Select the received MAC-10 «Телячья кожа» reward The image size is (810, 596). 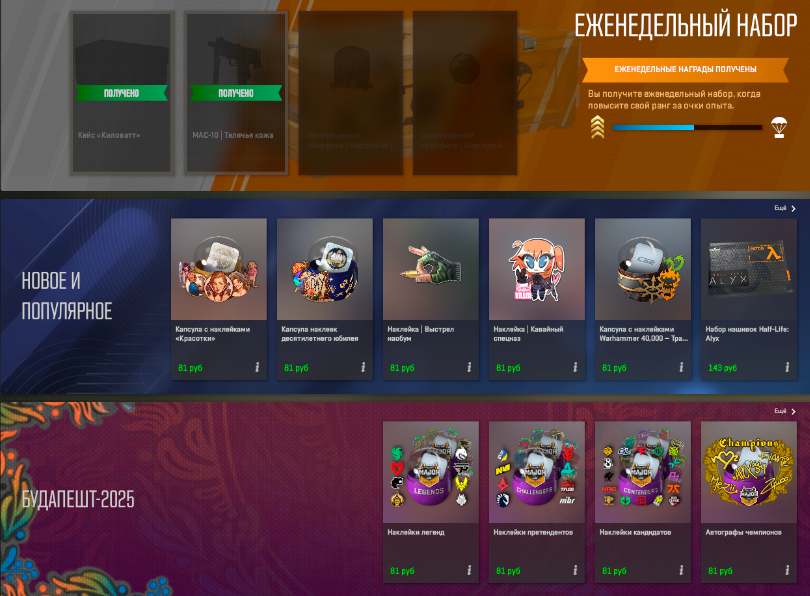236,93
